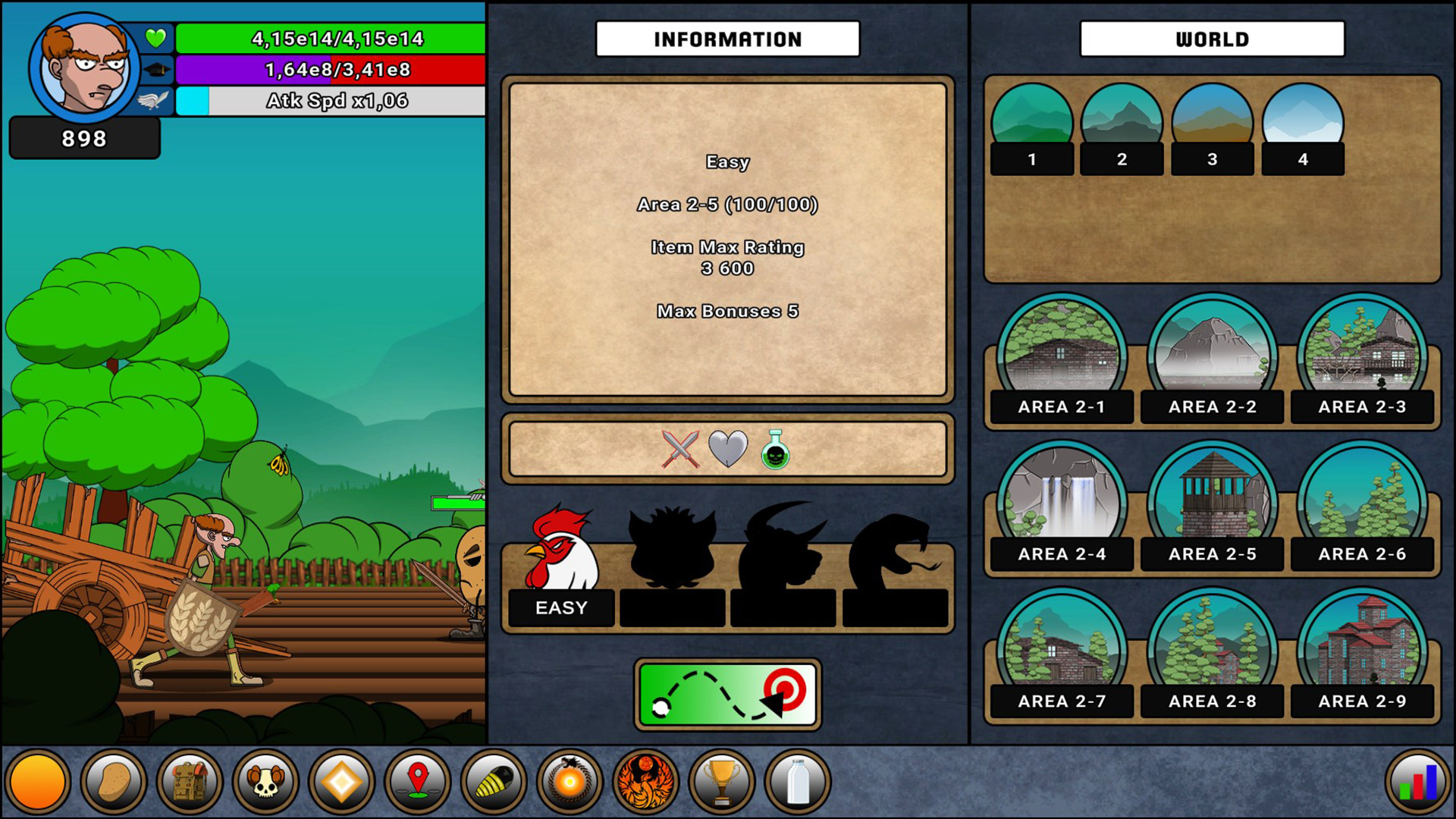The image size is (1456, 819).
Task: Click the milk bottle icon
Action: click(795, 781)
